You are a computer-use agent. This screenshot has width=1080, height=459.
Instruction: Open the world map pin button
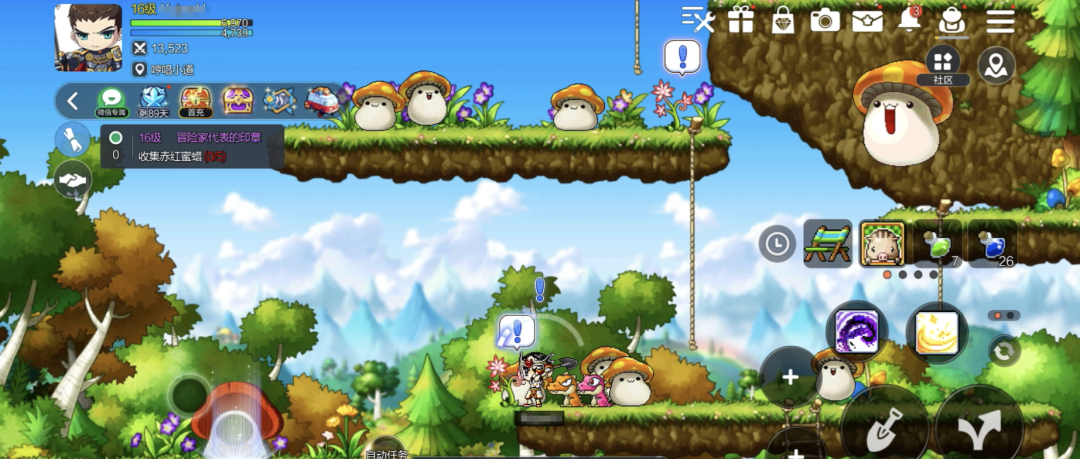coord(996,66)
